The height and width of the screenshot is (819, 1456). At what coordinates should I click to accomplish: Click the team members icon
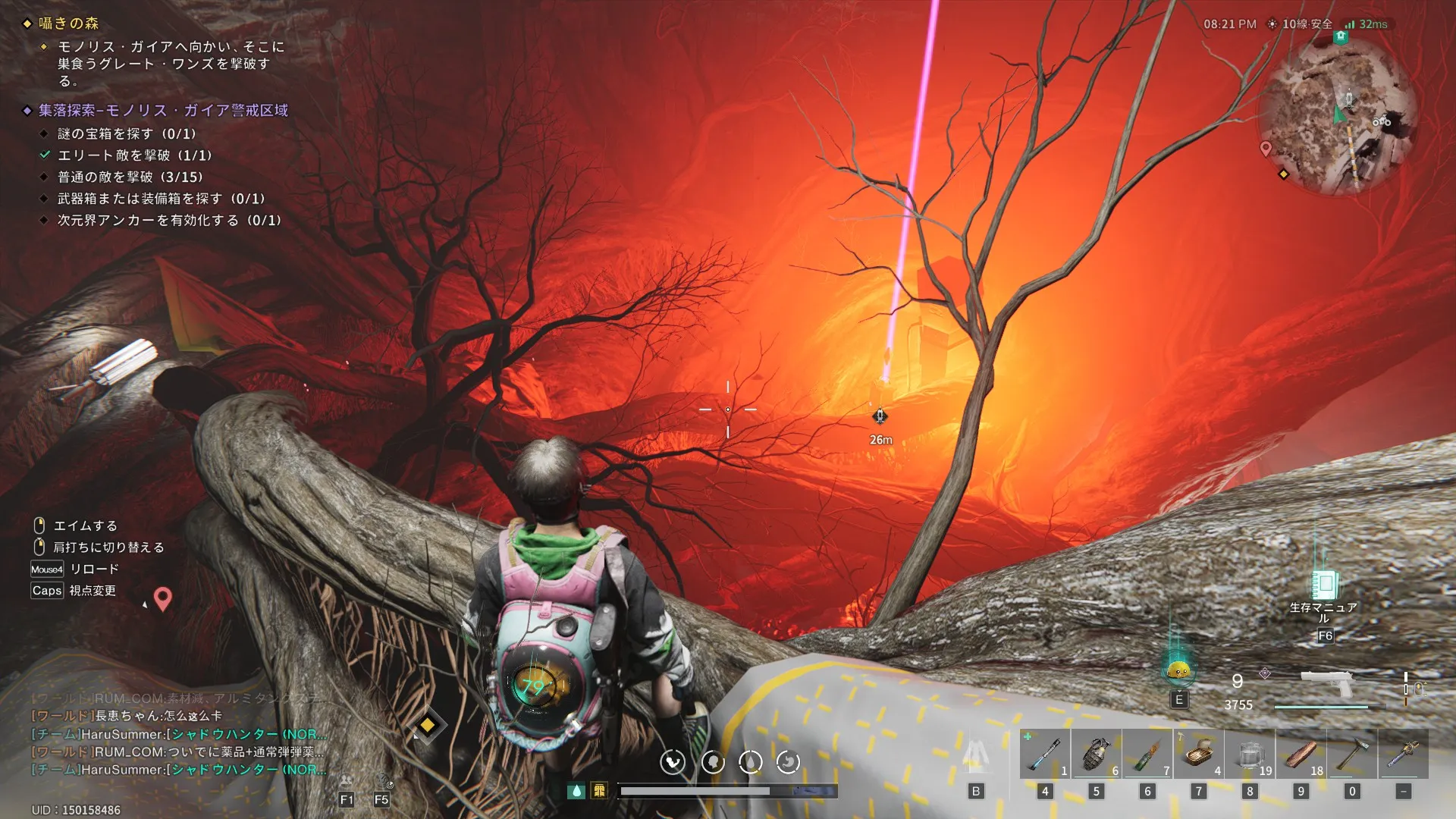tap(347, 781)
